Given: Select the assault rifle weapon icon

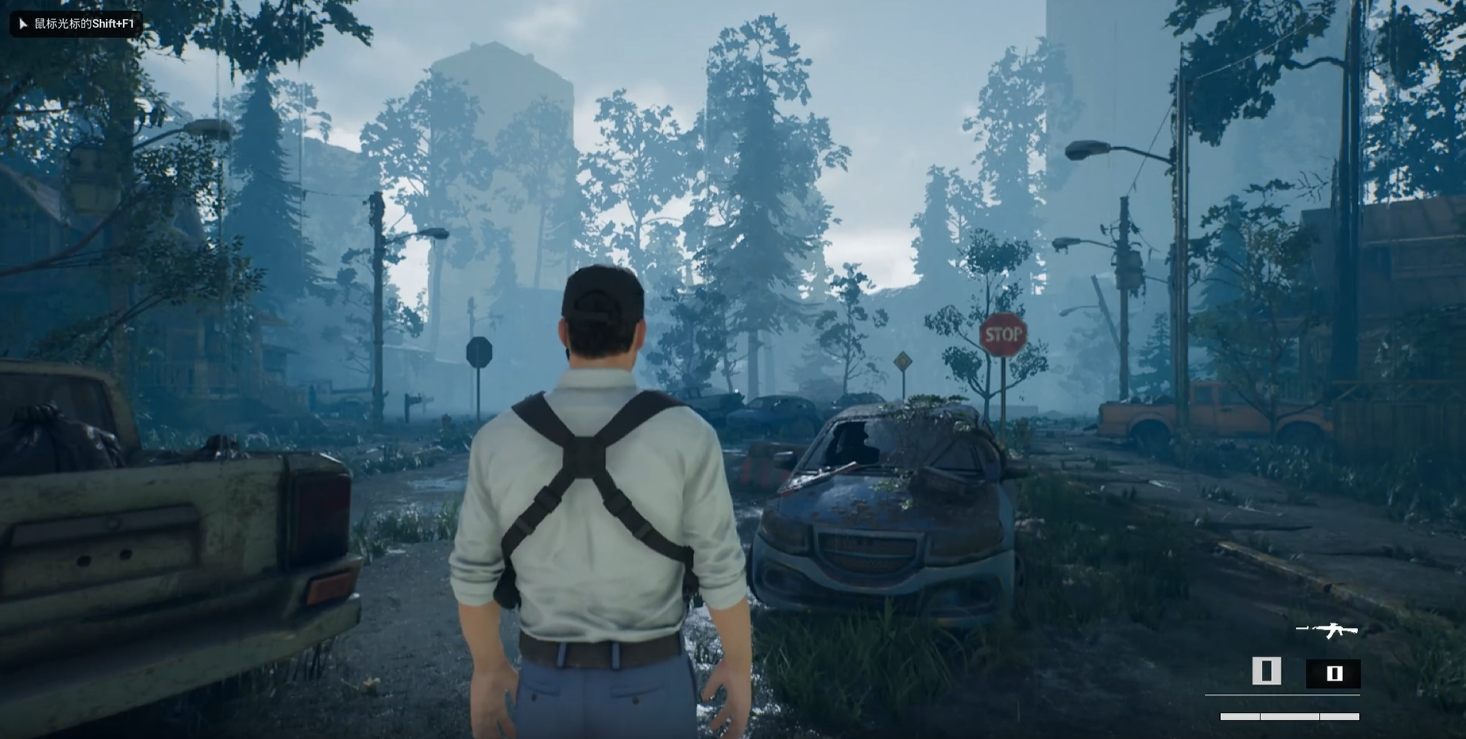Looking at the screenshot, I should click(x=1327, y=630).
